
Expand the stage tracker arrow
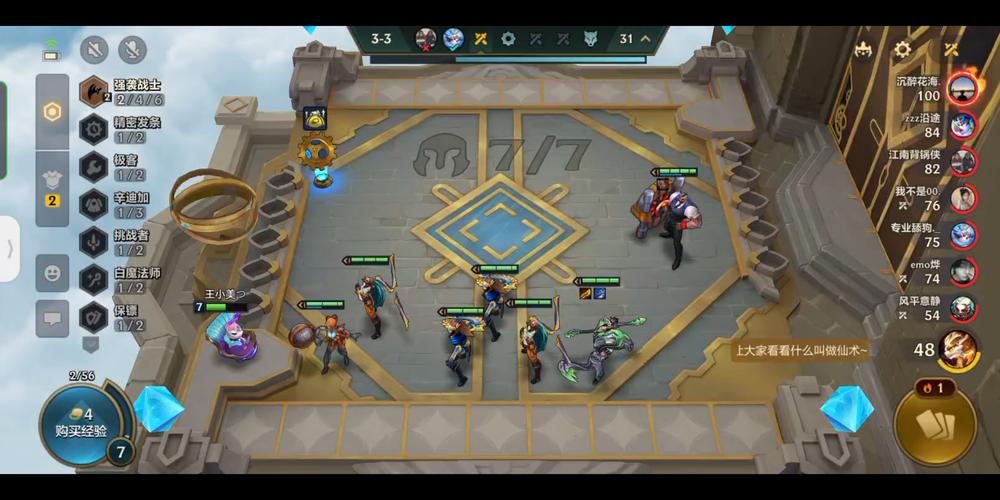[x=646, y=39]
